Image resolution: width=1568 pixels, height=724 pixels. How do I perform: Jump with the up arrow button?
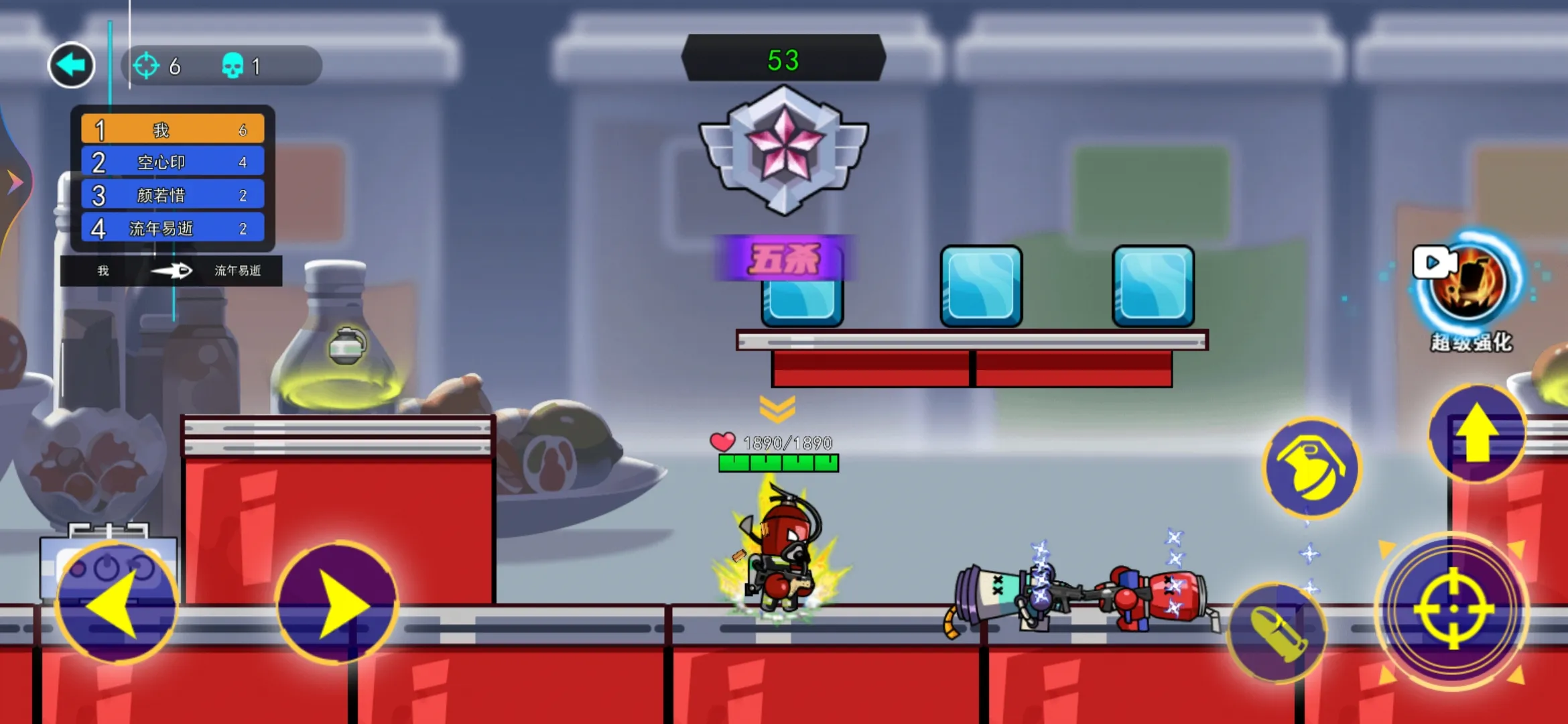point(1477,434)
